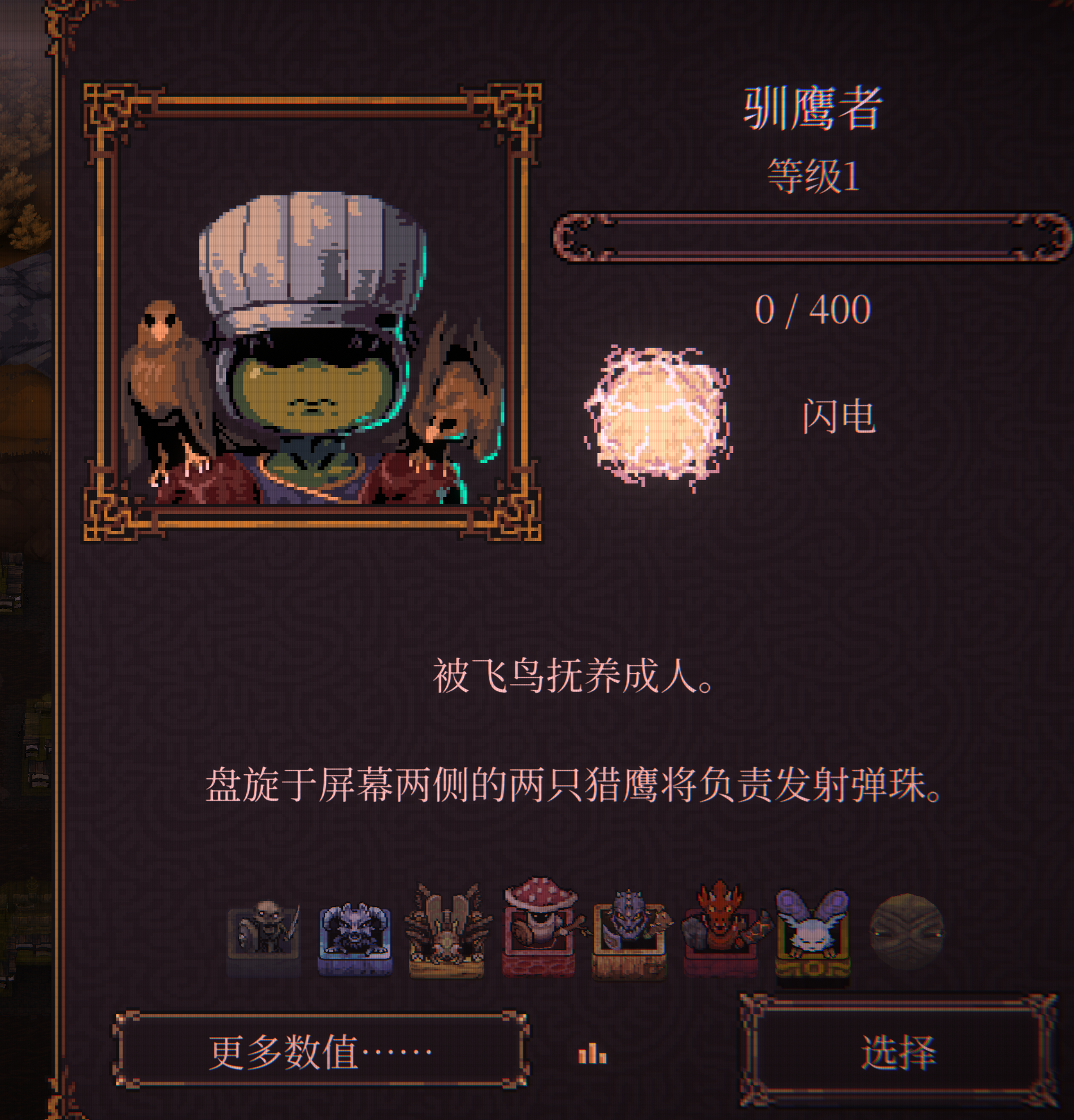Select the blue wolf character icon
This screenshot has width=1074, height=1120.
pyautogui.click(x=355, y=927)
